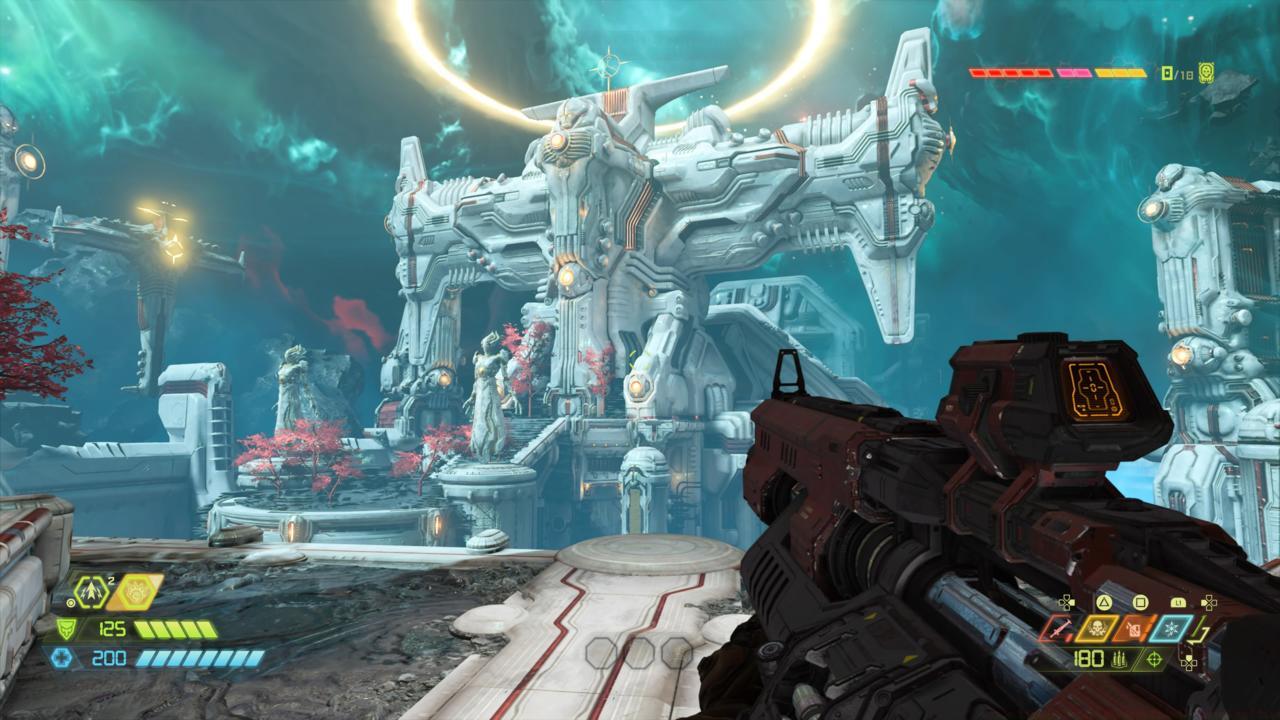1280x720 pixels.
Task: Activate the yellow Blood Punch skull icon
Action: (1097, 629)
